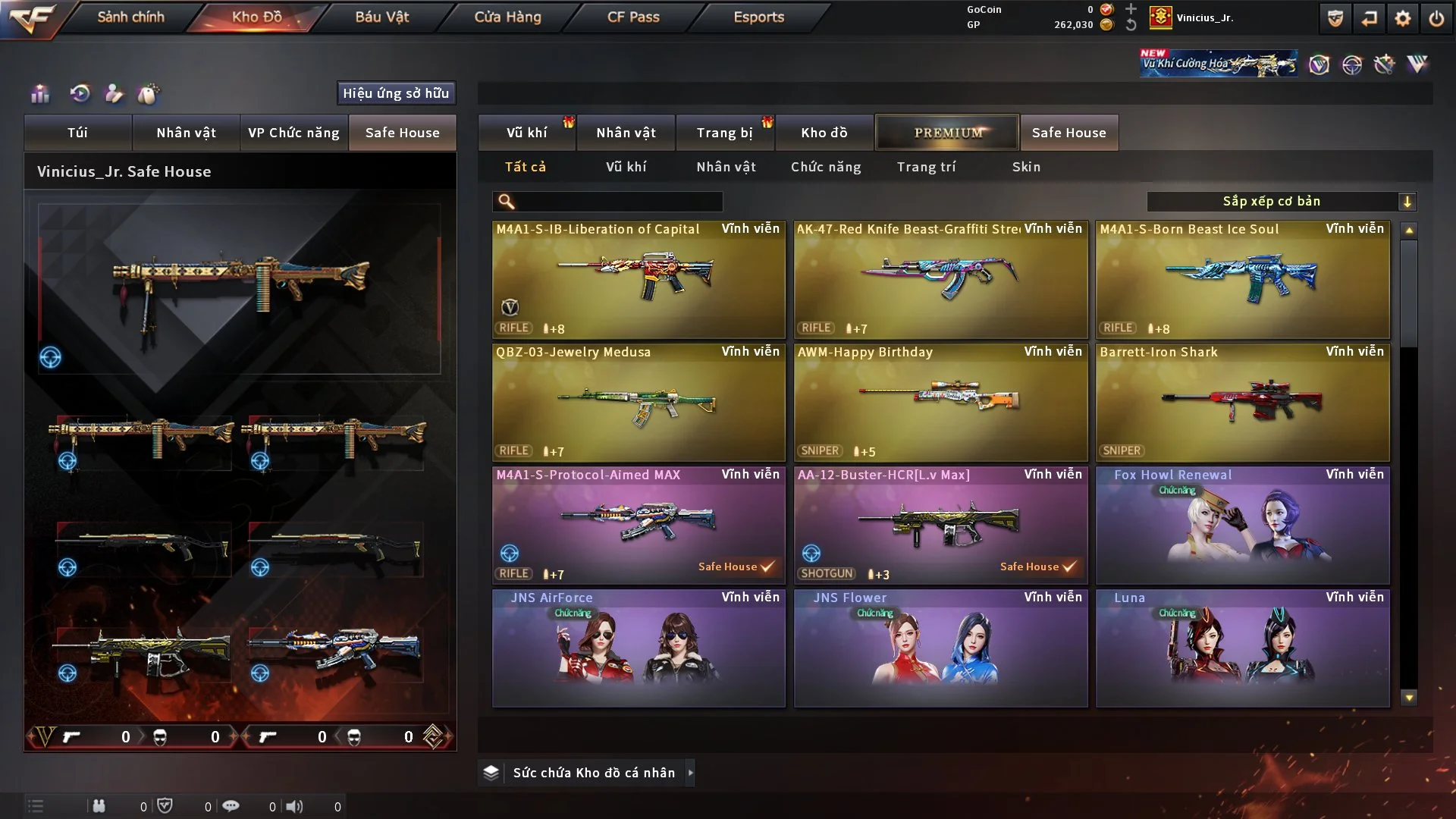Go to the Cửa Hàng shop

(x=507, y=17)
